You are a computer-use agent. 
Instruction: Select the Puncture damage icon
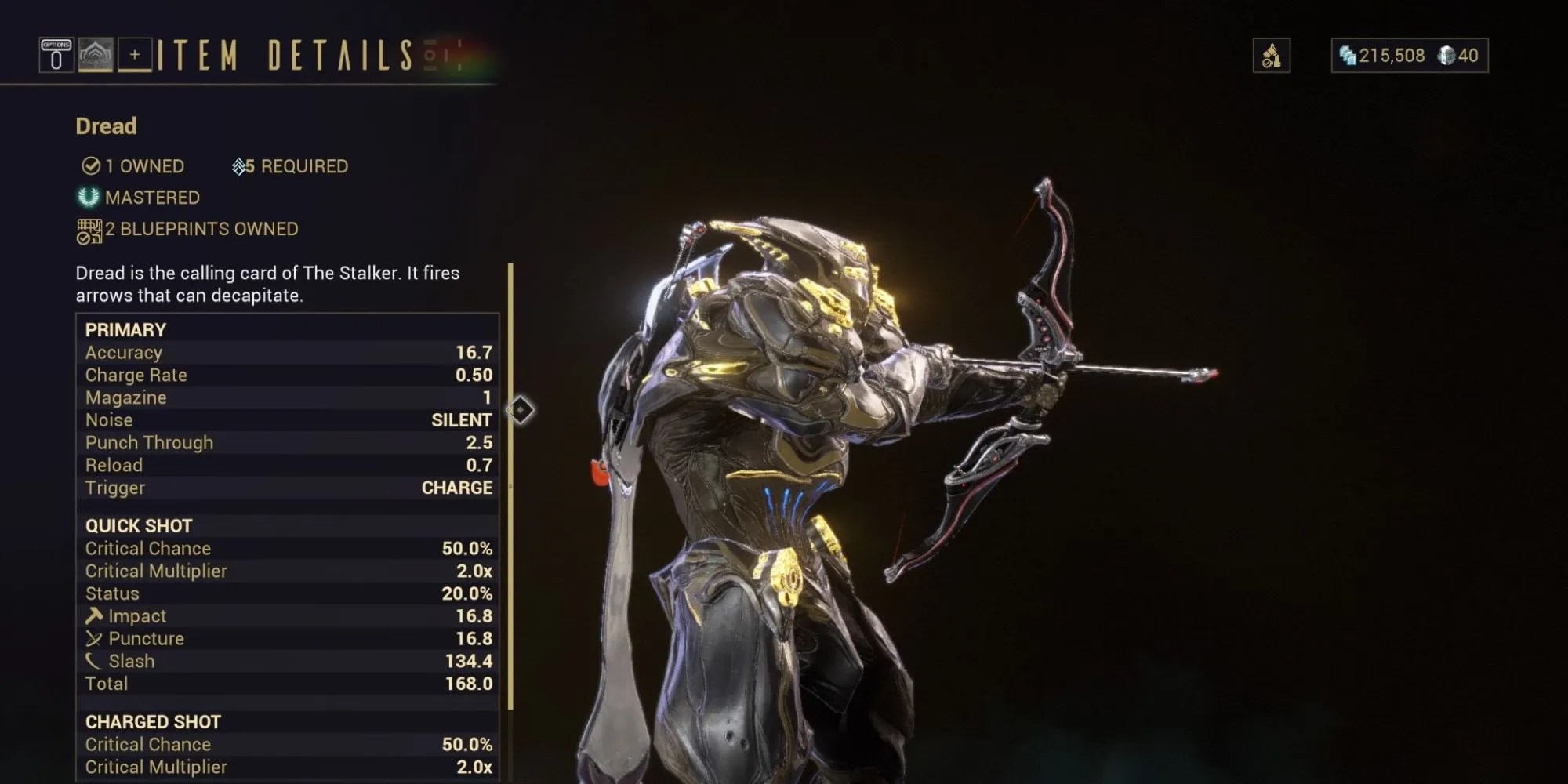point(96,638)
